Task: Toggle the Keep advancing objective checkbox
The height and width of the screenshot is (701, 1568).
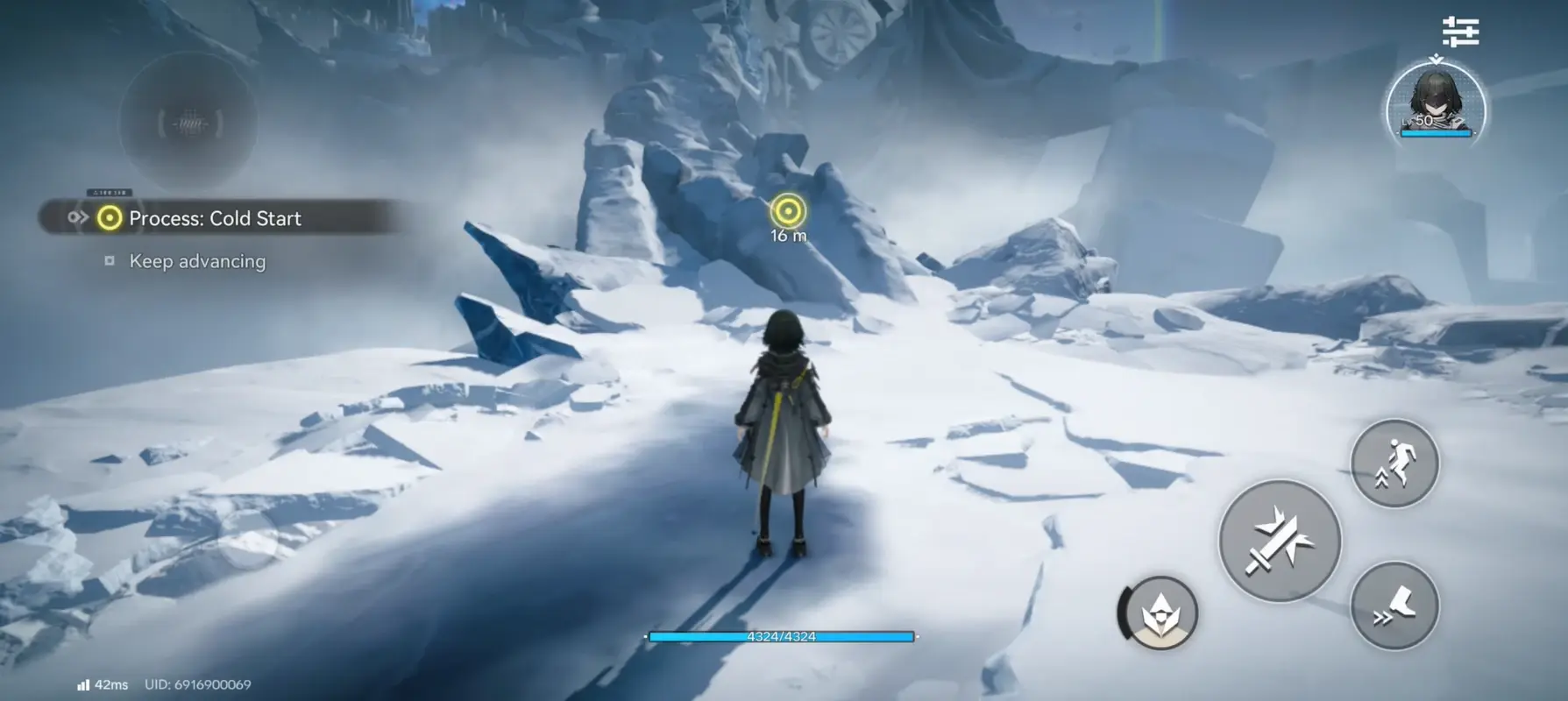Action: click(x=110, y=260)
